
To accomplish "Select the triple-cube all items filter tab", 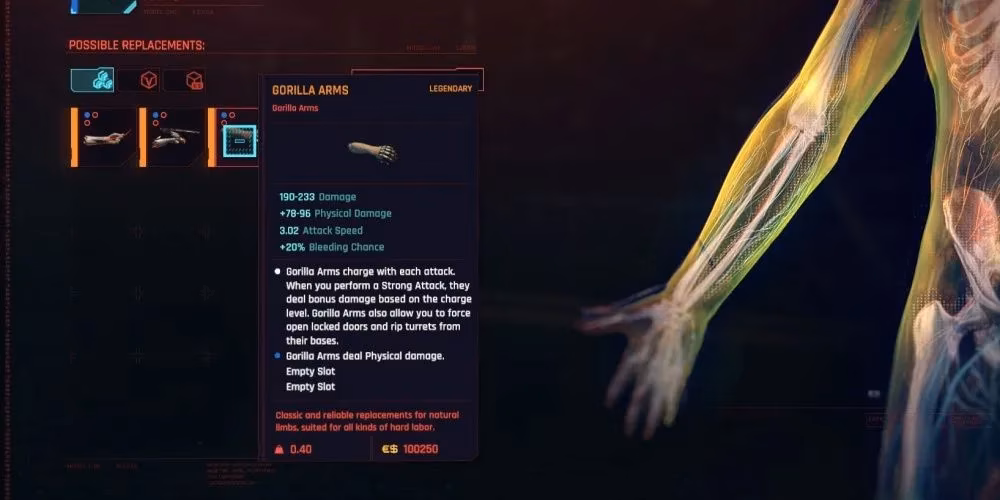I will (x=92, y=80).
